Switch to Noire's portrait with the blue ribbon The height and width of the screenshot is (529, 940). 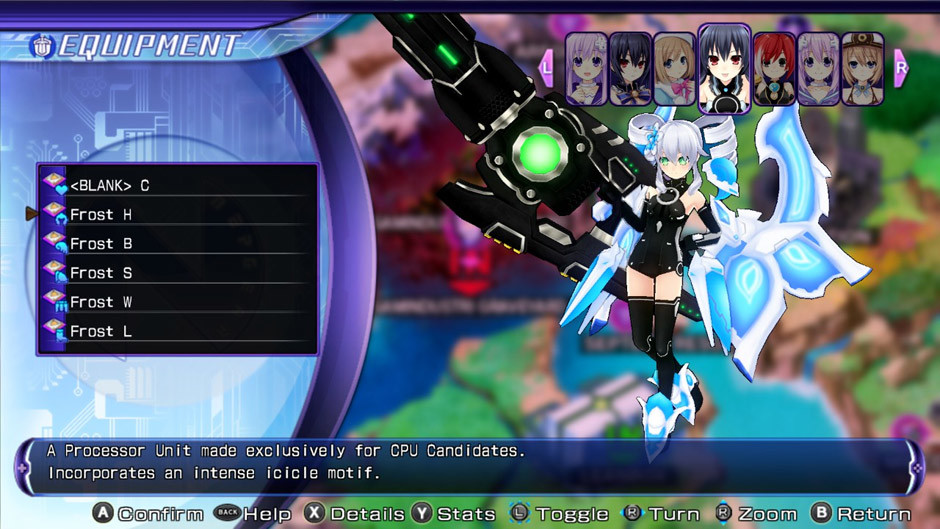tap(631, 69)
